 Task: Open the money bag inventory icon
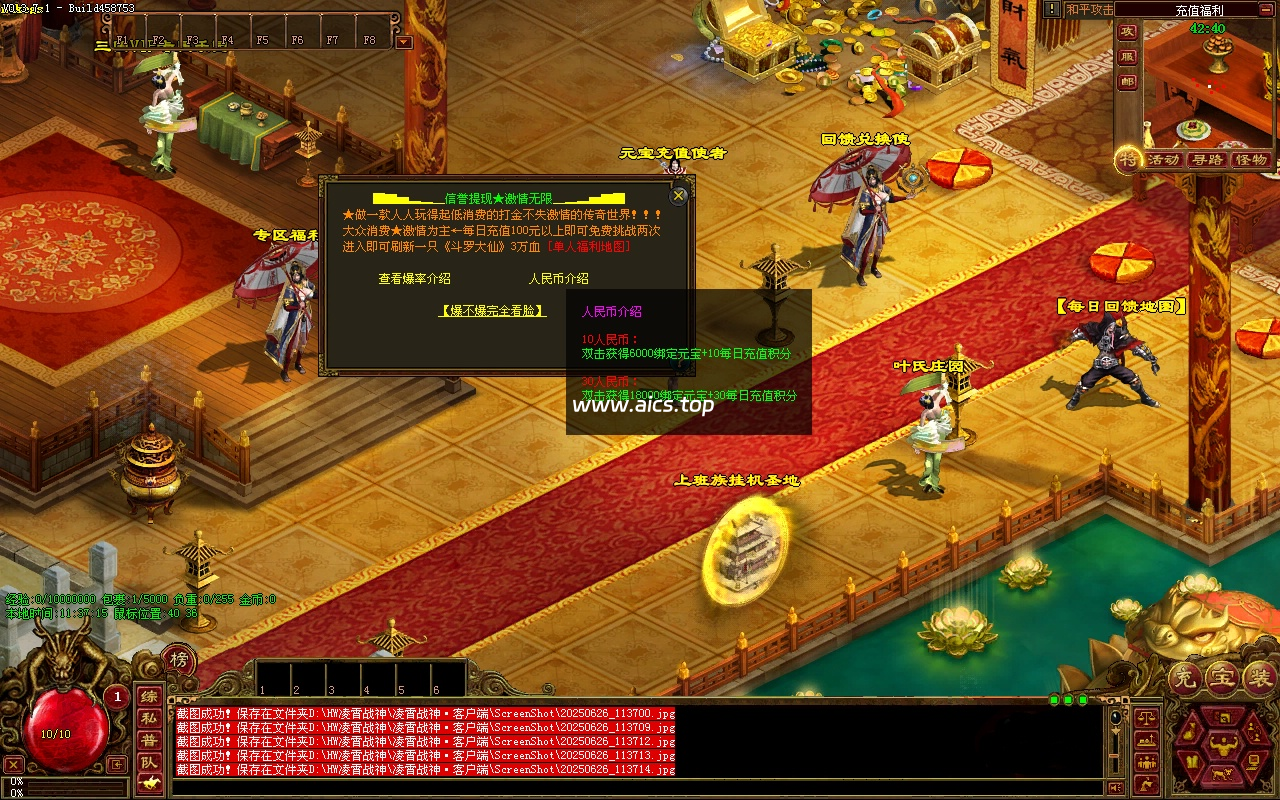click(1189, 733)
